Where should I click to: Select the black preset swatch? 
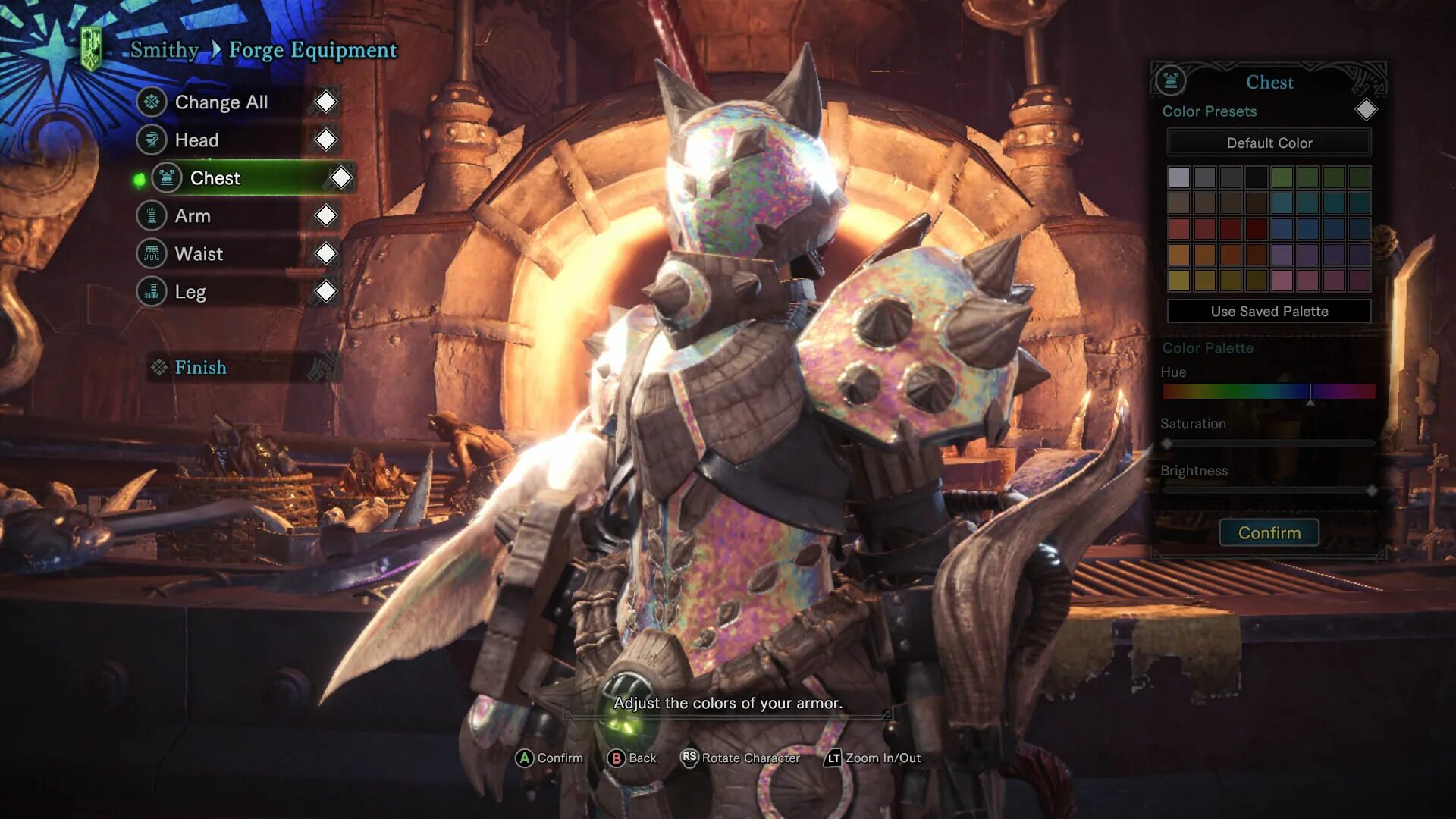[x=1256, y=177]
